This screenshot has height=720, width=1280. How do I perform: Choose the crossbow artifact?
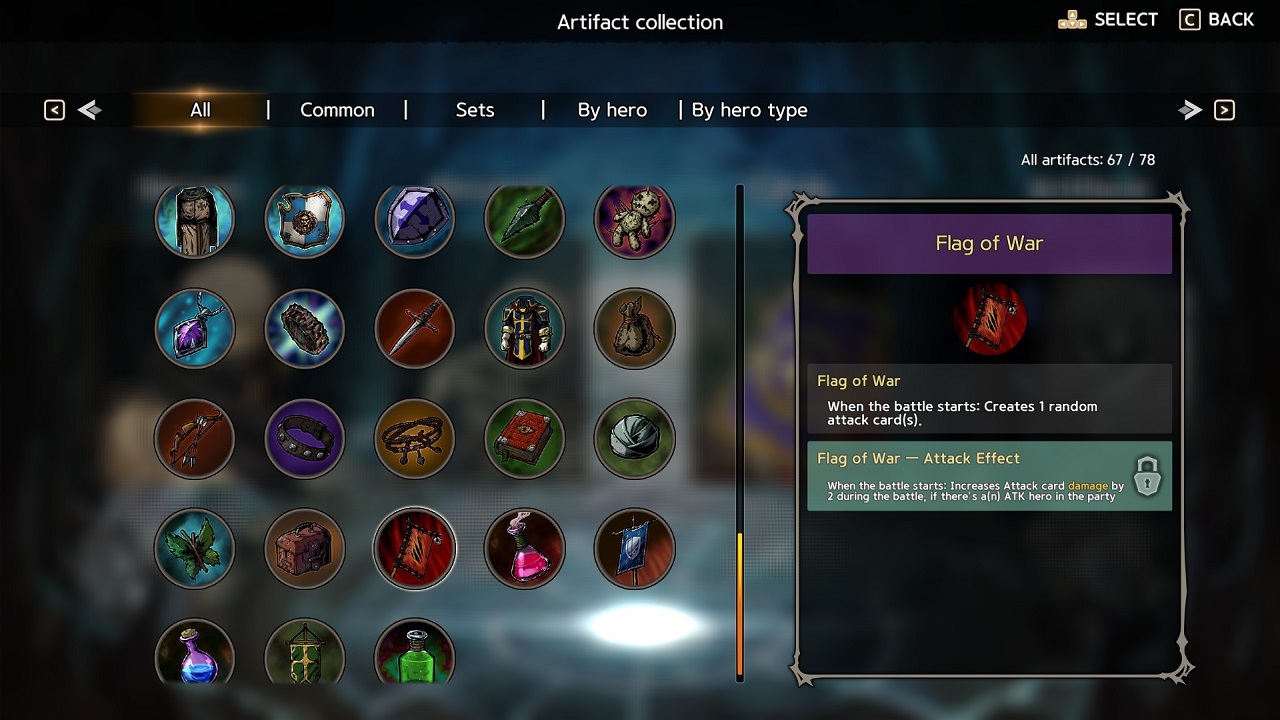[195, 439]
